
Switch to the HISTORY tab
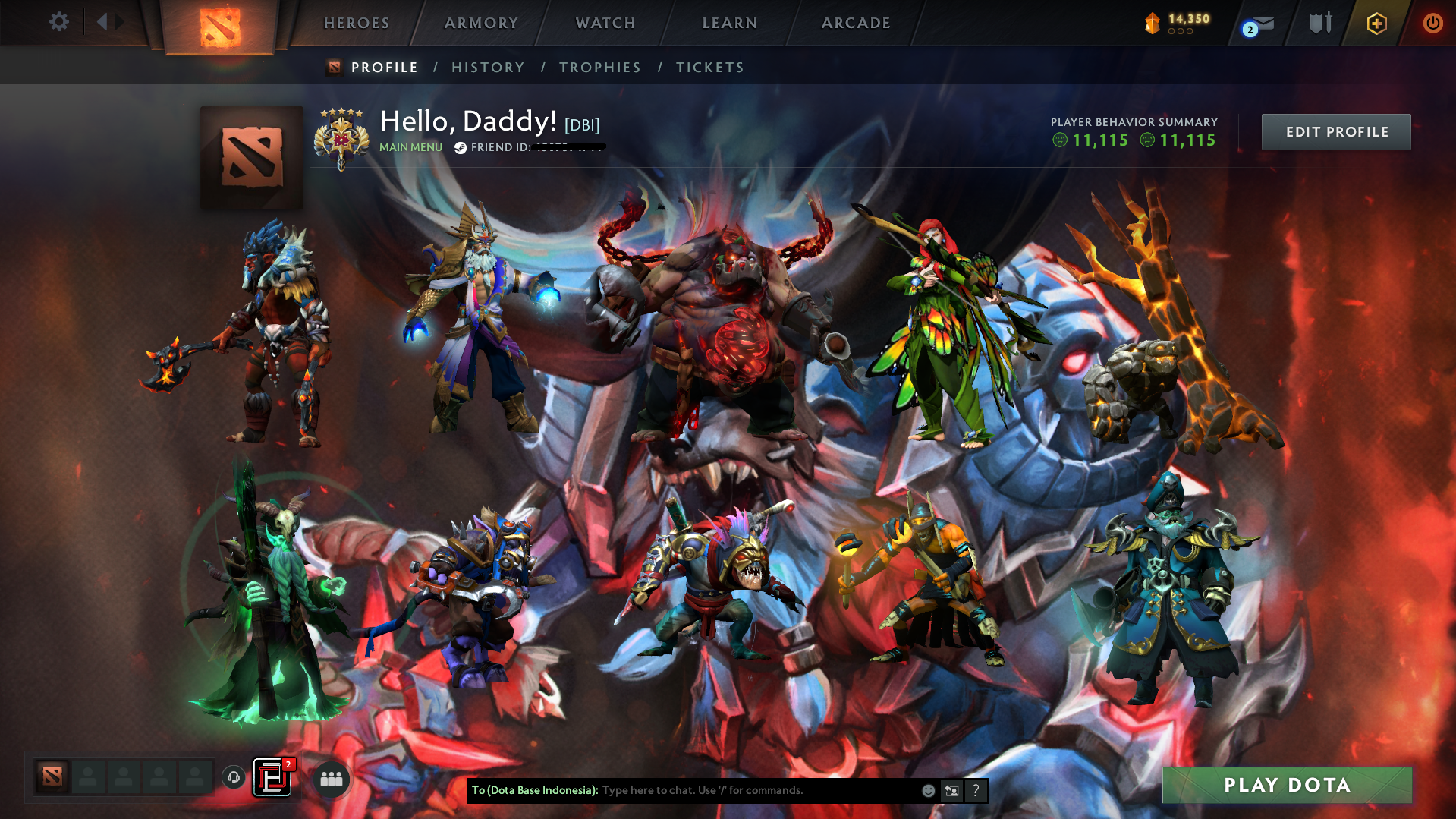click(x=488, y=67)
